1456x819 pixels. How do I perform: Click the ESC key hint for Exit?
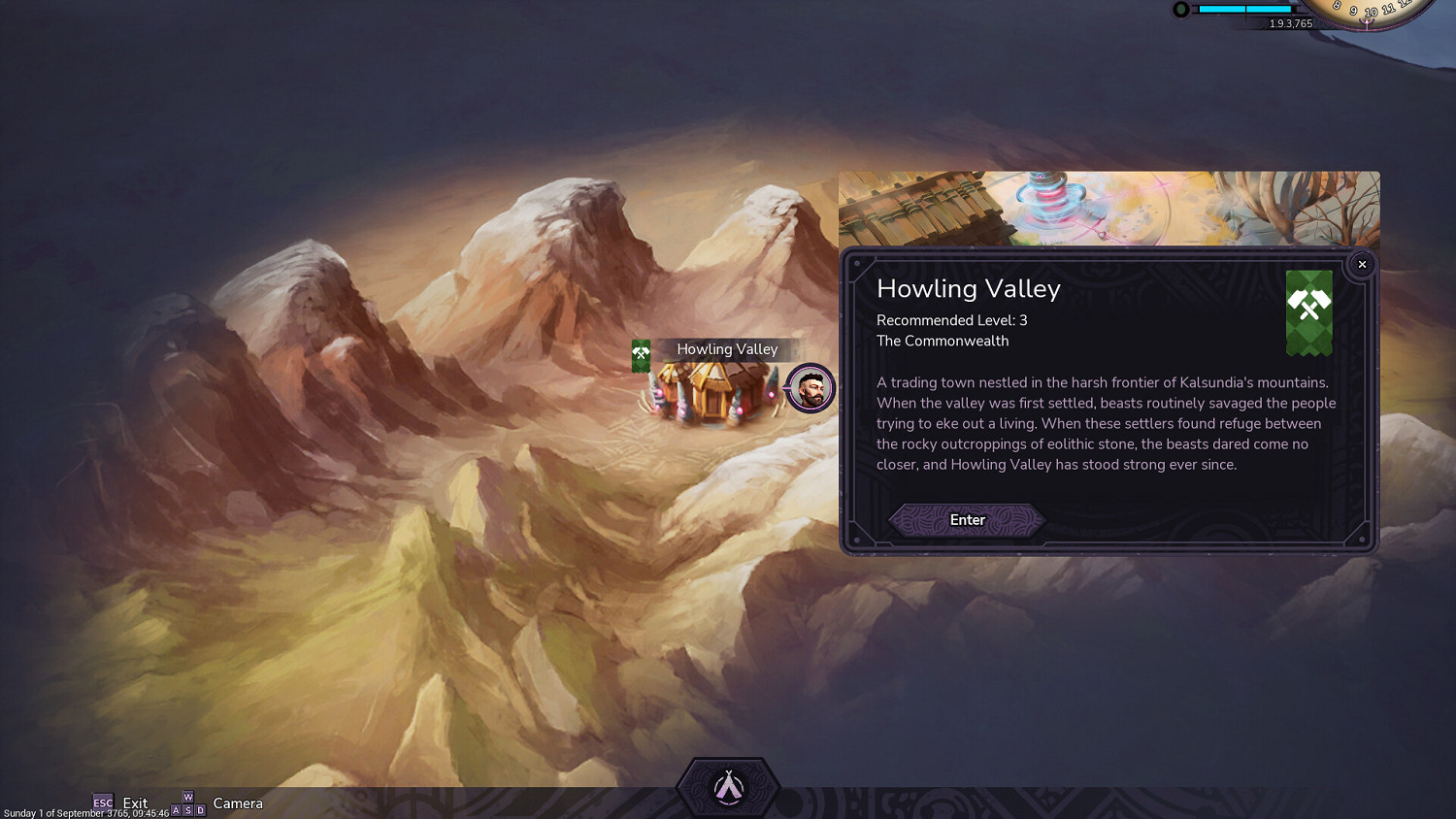pos(103,803)
